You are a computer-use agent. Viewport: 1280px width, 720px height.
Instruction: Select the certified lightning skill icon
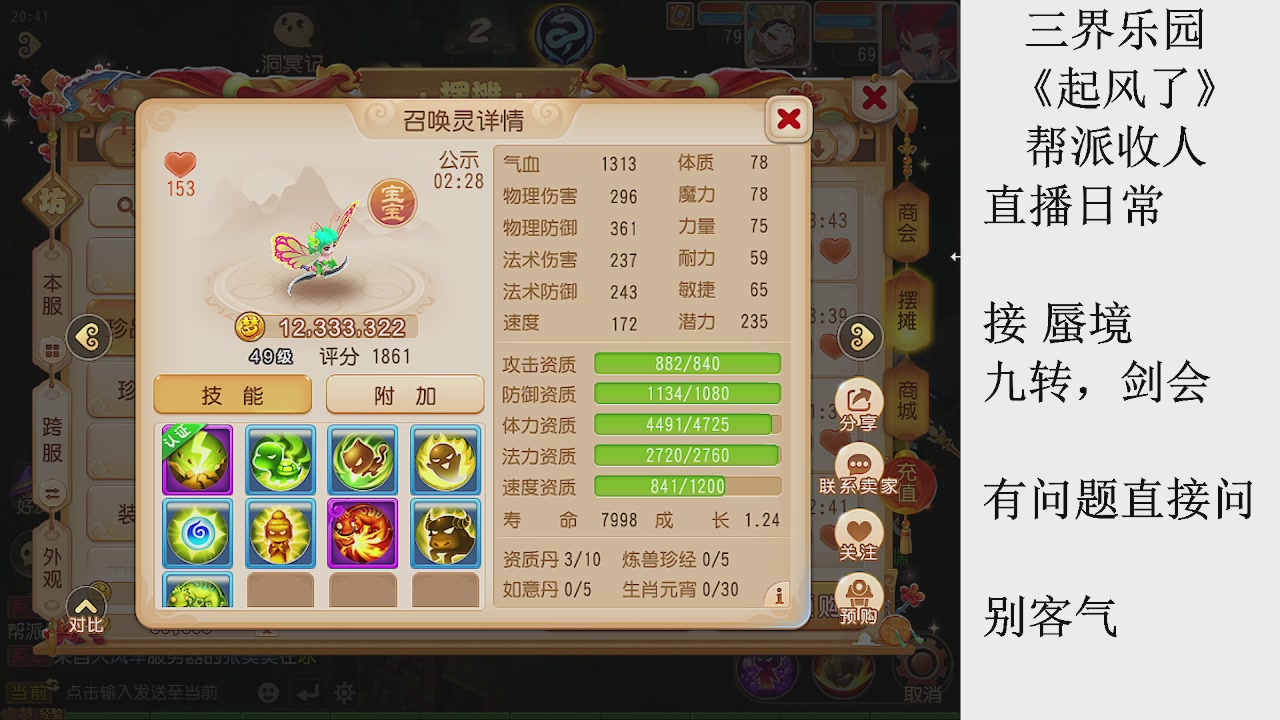click(x=197, y=461)
